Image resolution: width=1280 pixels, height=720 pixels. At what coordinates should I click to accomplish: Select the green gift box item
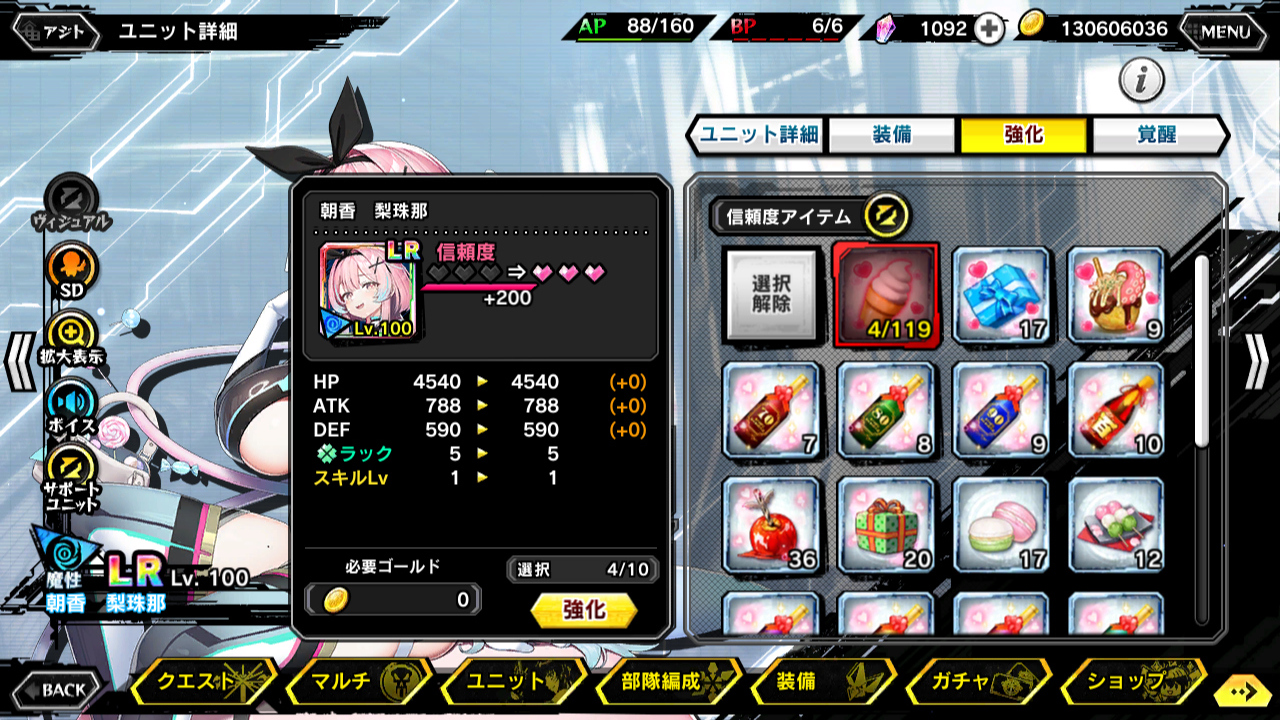[x=886, y=525]
